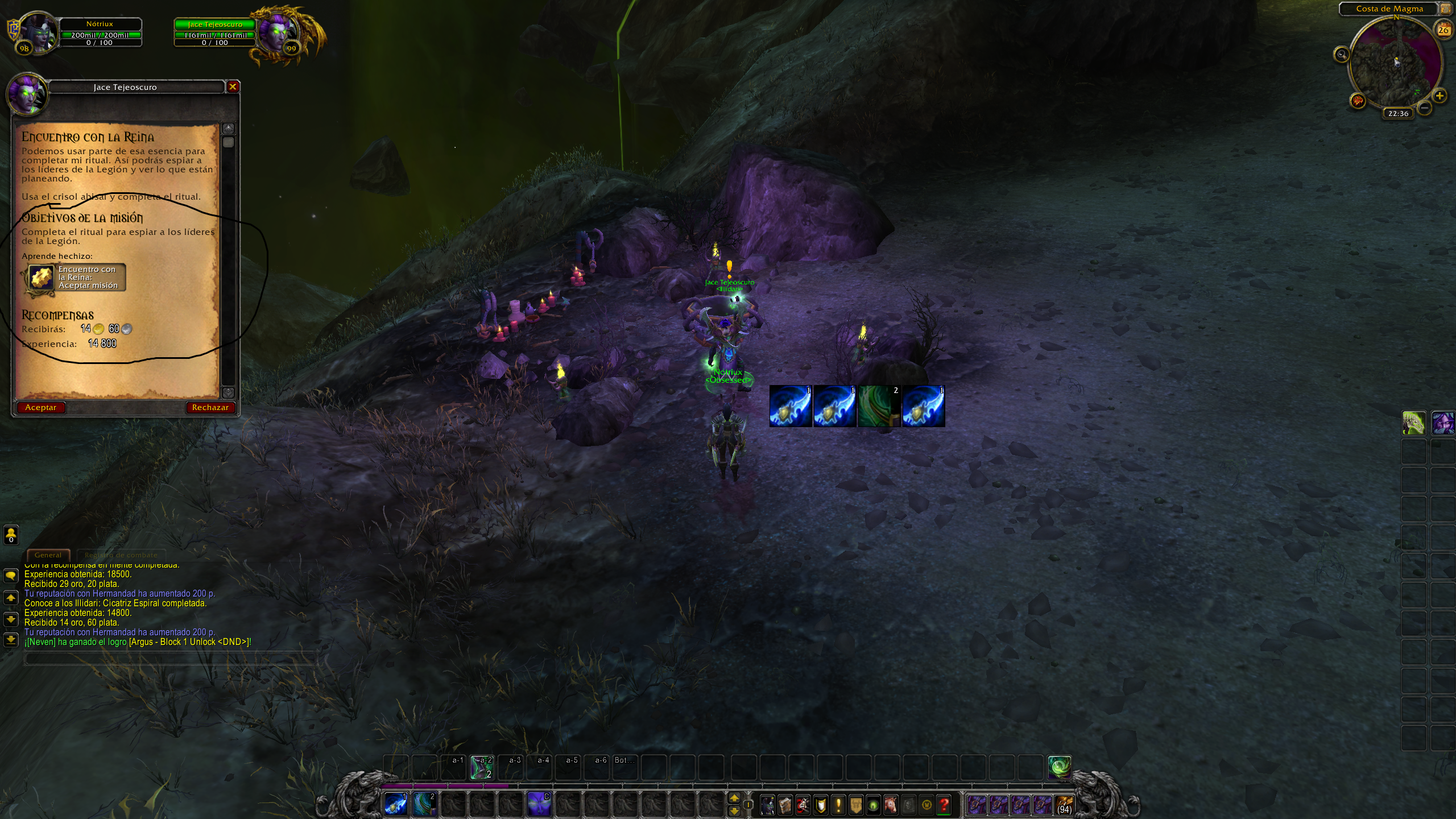The width and height of the screenshot is (1456, 819).
Task: Switch to the Registro de combate tab
Action: point(121,555)
